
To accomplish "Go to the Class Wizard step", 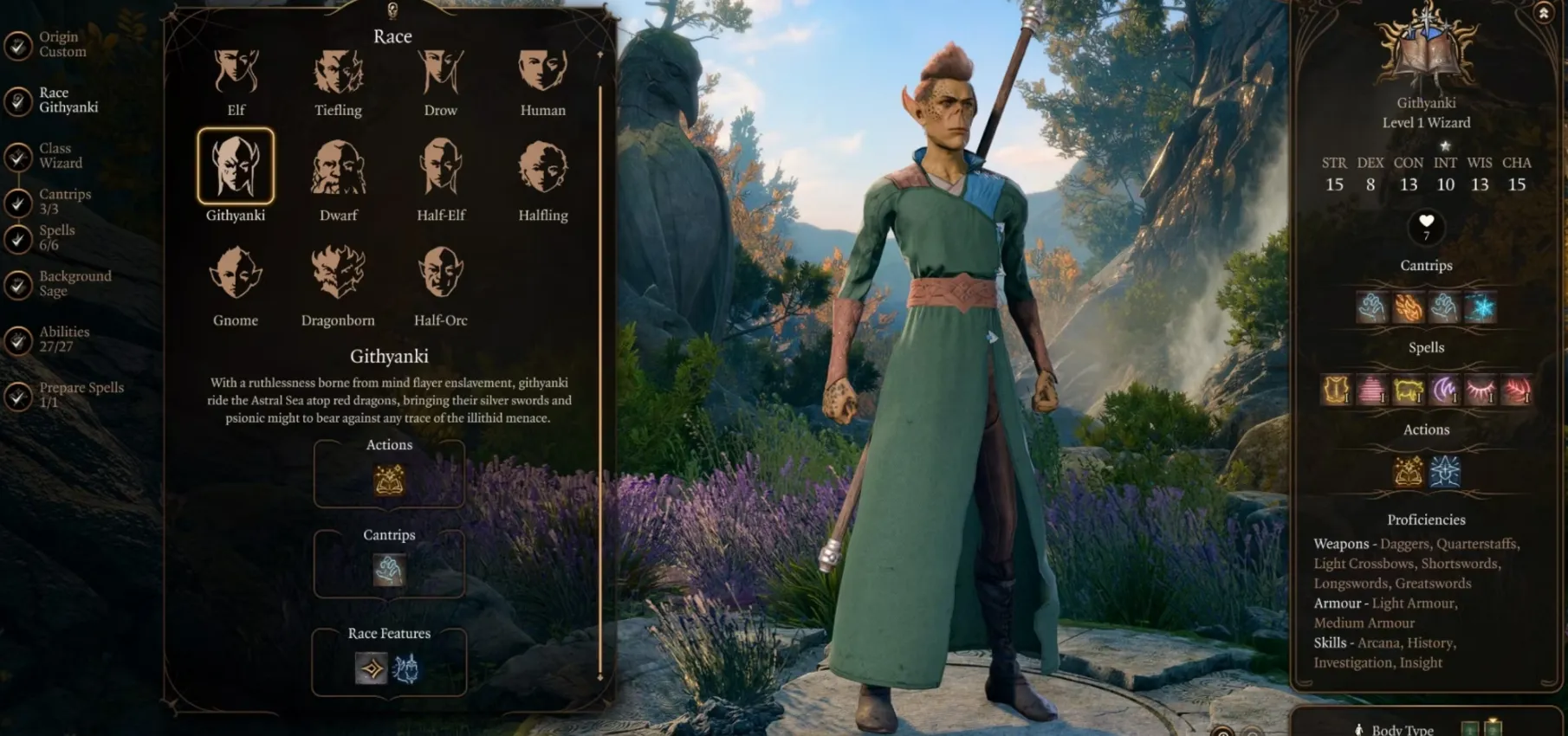I will 60,156.
